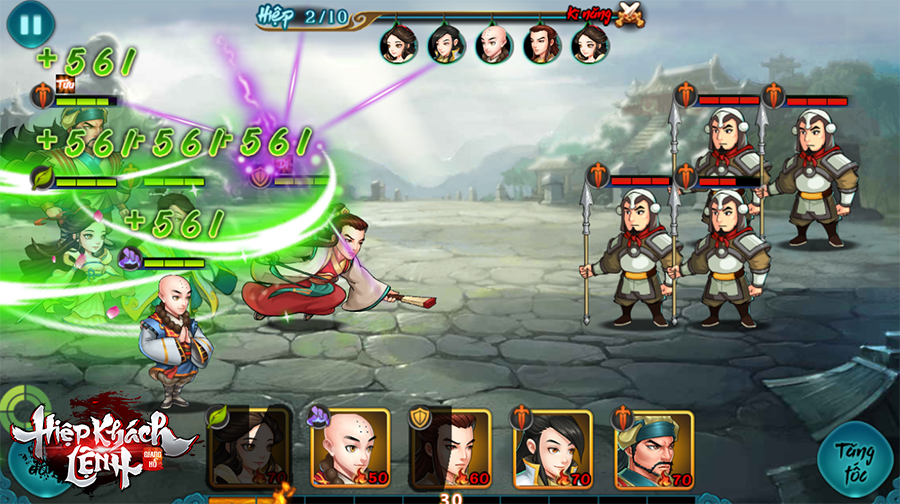The width and height of the screenshot is (900, 504).
Task: Activate the leaf-badged woman hero card
Action: pos(250,448)
